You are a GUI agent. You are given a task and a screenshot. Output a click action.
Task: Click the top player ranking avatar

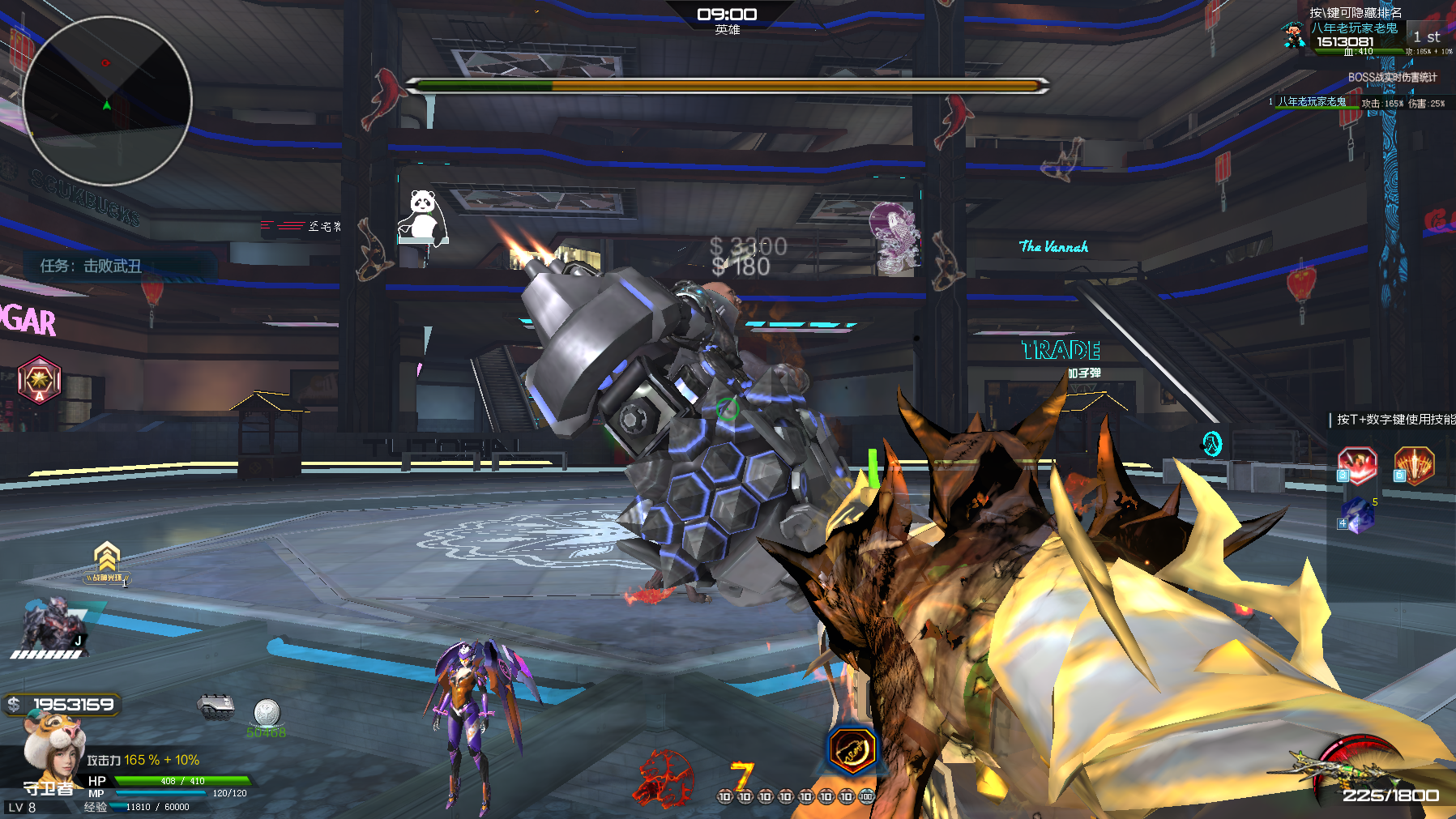pos(1294,36)
